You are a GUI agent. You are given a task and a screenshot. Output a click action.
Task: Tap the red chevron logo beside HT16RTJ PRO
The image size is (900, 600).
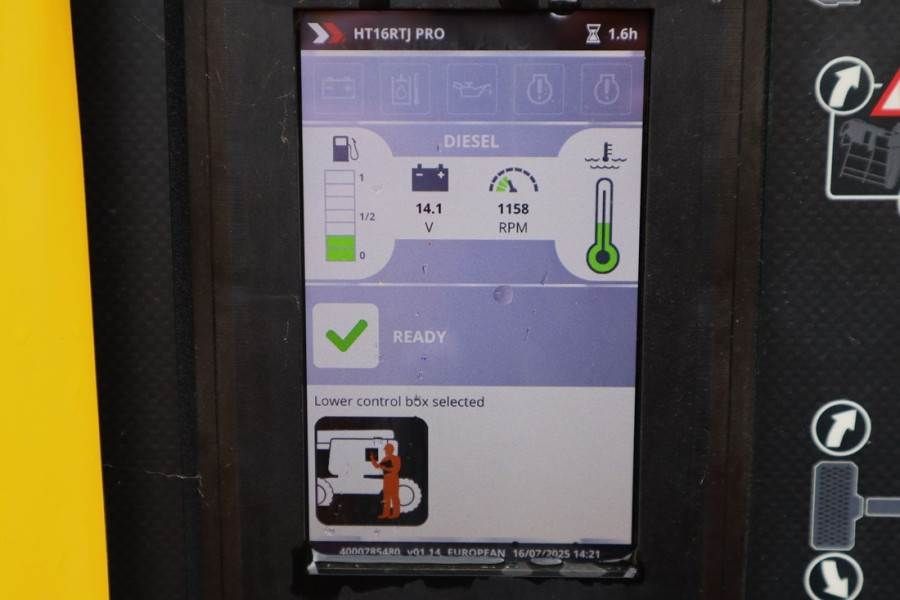tap(328, 33)
